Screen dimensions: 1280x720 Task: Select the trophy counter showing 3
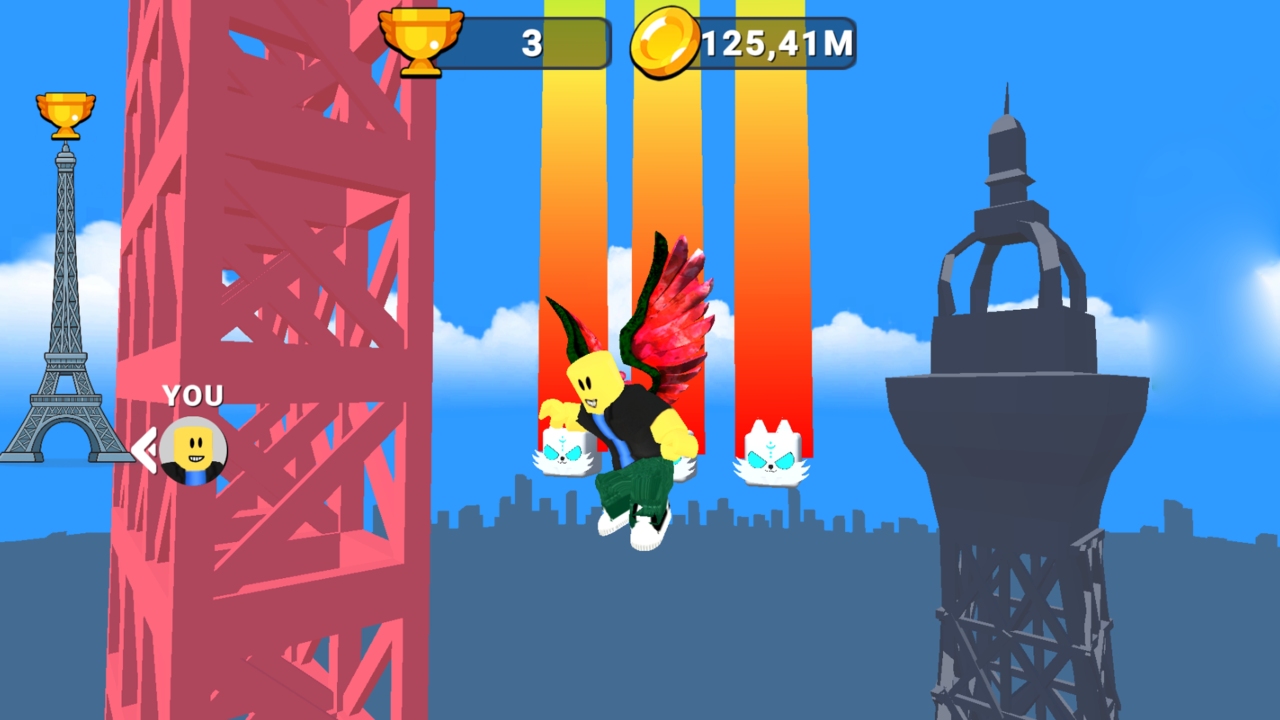click(533, 42)
